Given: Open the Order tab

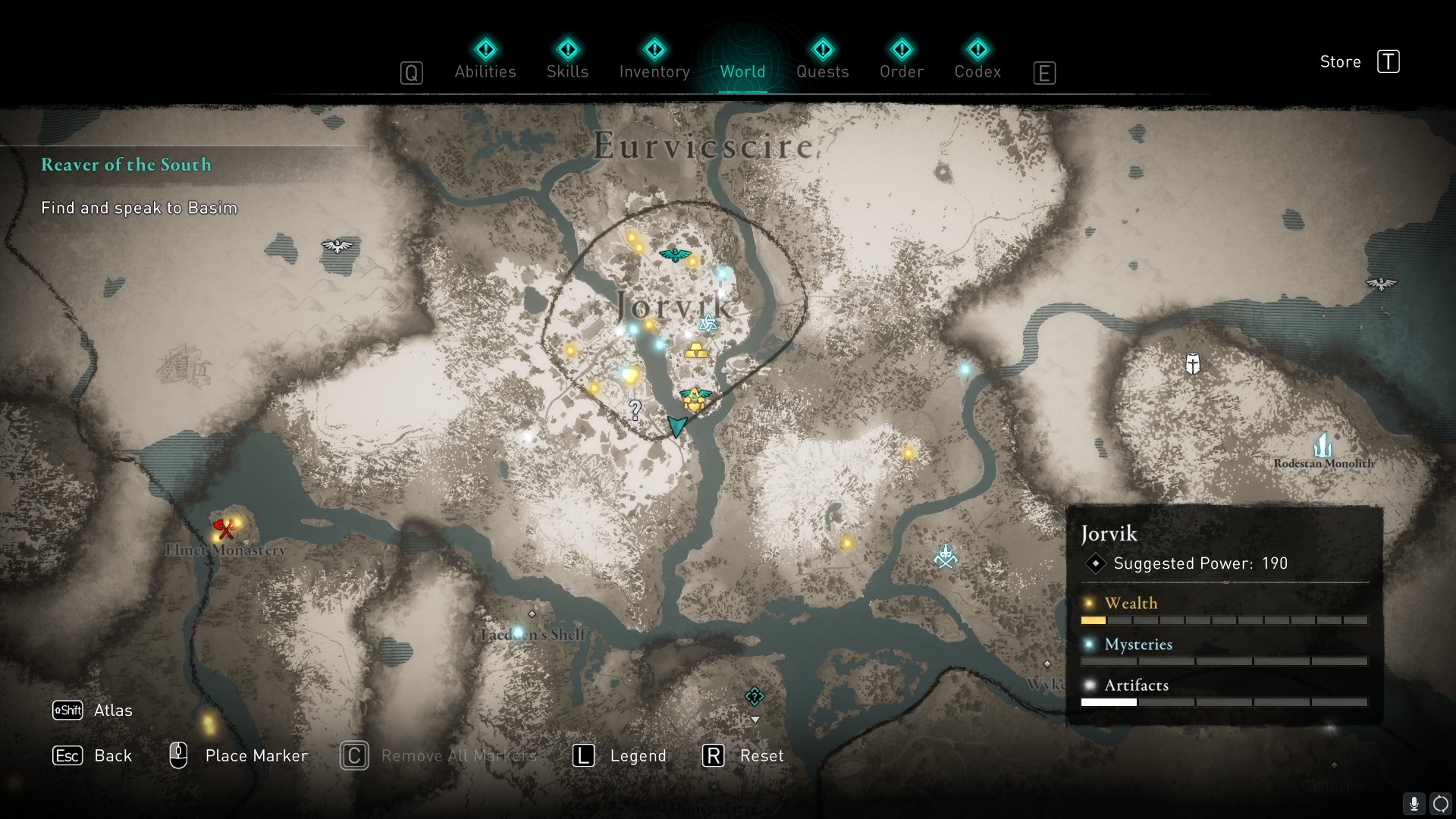Looking at the screenshot, I should 901,61.
